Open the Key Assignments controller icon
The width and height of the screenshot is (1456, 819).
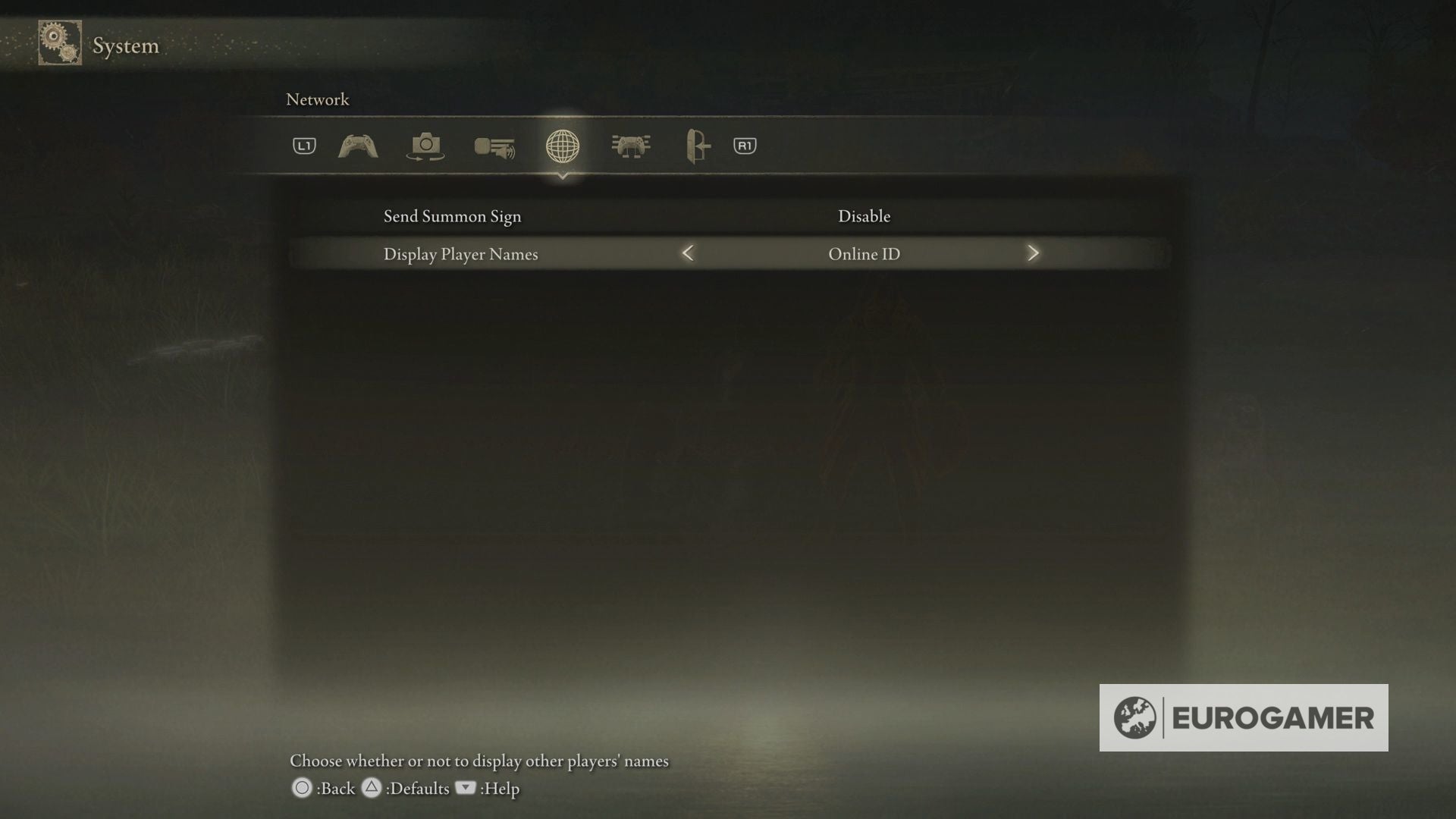[632, 146]
